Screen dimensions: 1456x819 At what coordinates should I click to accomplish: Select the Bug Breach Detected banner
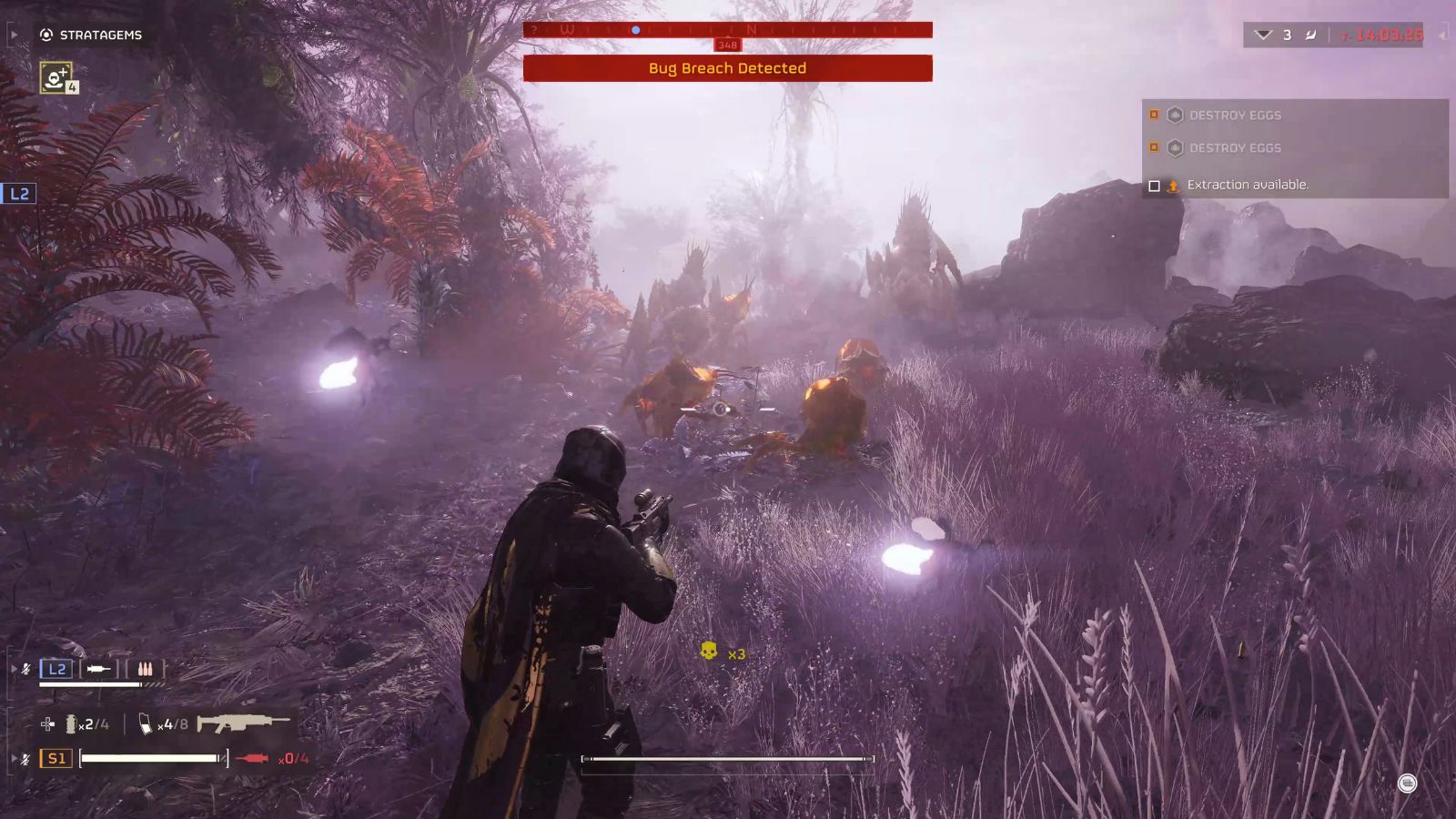coord(726,68)
